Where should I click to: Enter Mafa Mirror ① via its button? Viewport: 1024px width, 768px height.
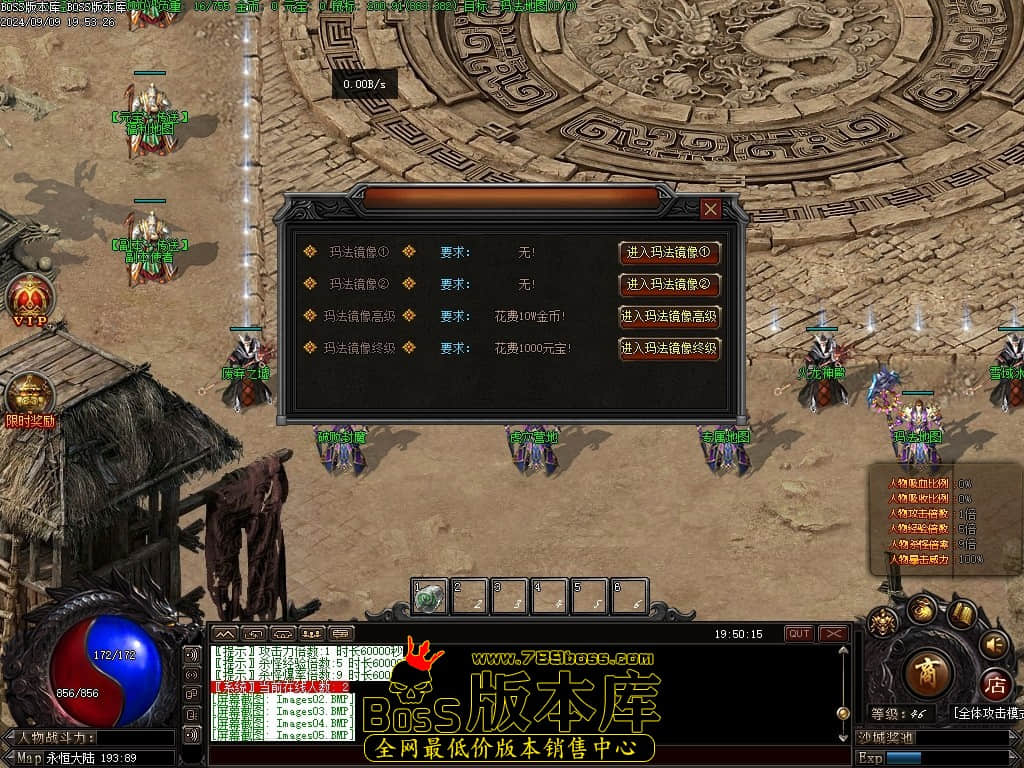point(669,253)
